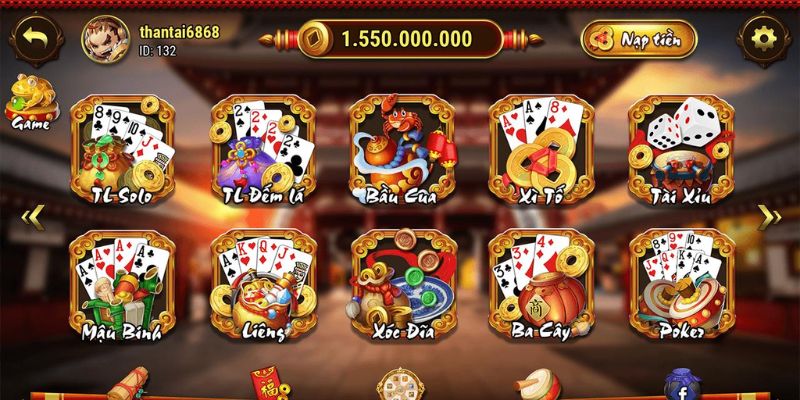Launch the Poker game tile
800x400 pixels.
(x=680, y=285)
